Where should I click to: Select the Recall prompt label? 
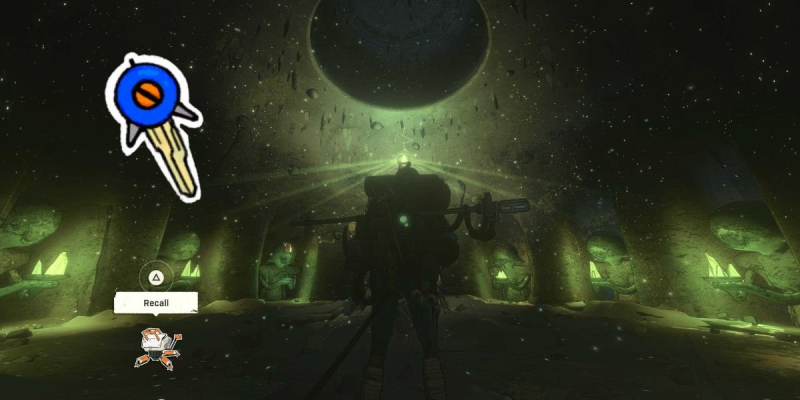tap(156, 302)
